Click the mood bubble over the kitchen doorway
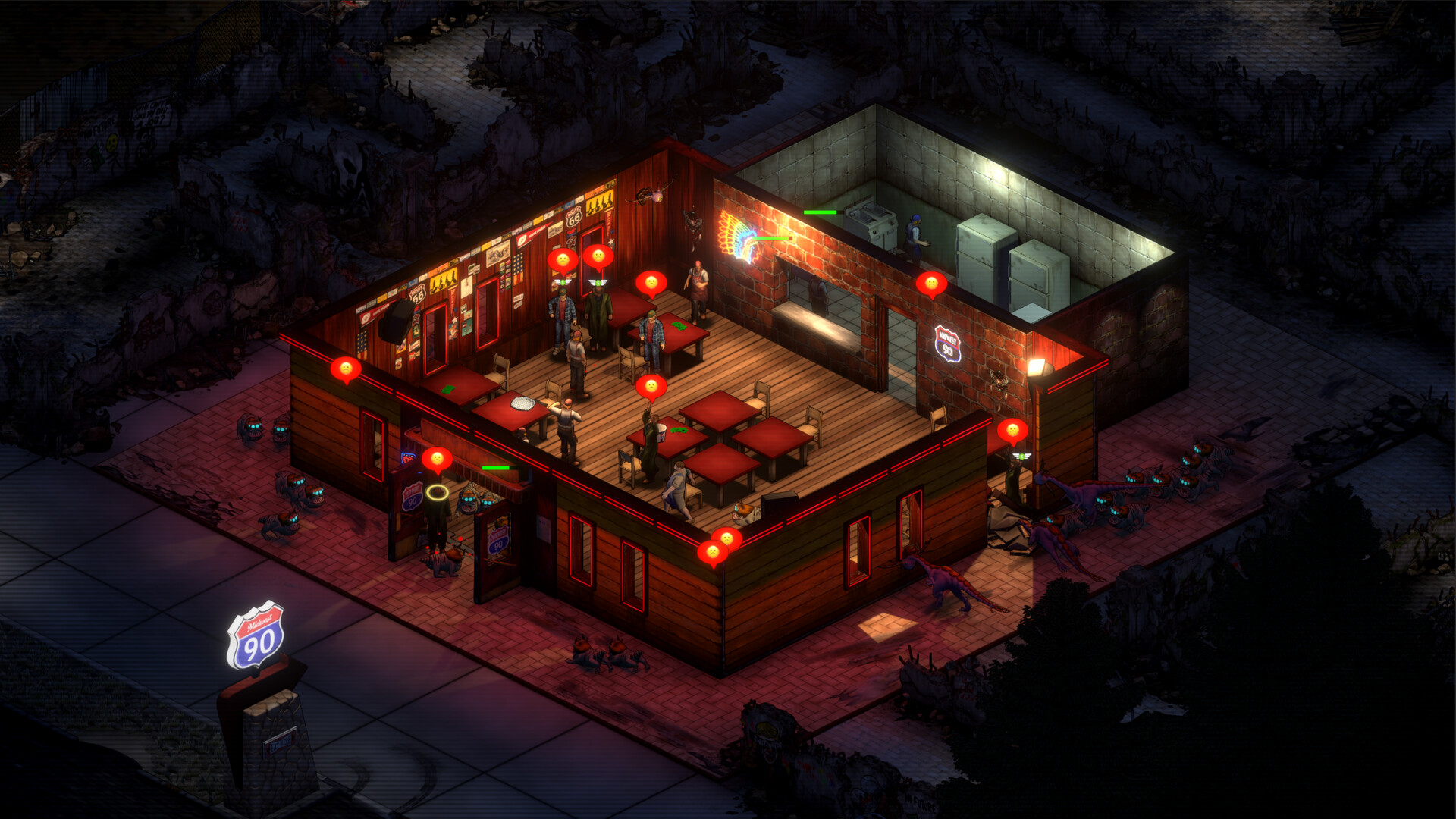Screen dimensions: 1456x819 coord(932,283)
